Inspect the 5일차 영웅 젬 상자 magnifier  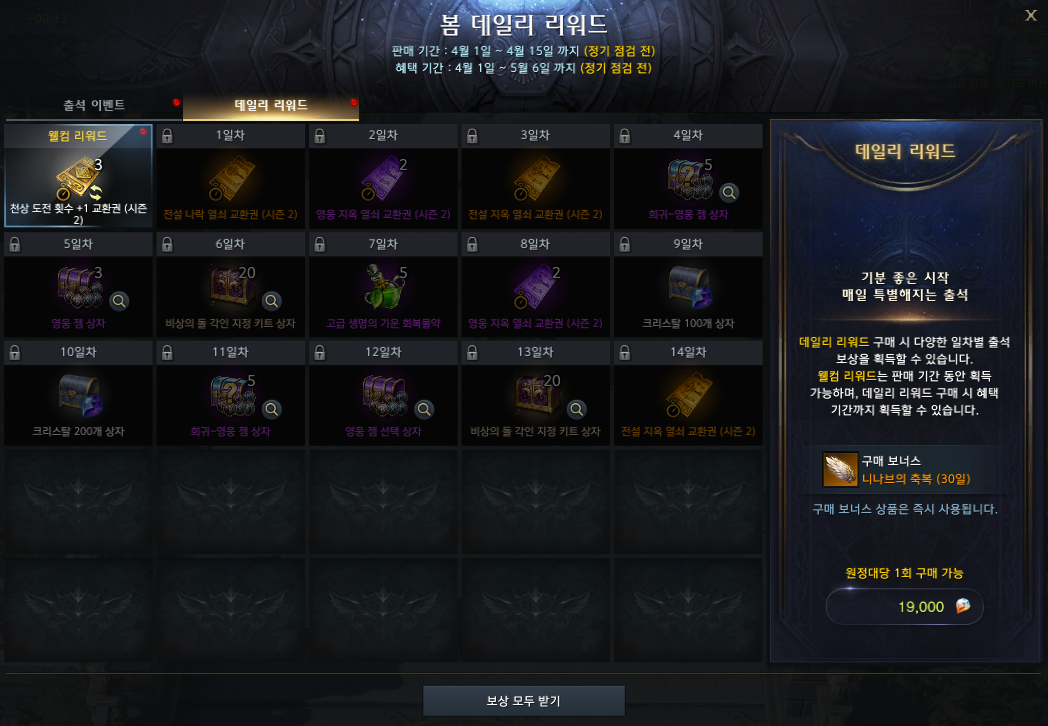click(x=119, y=300)
